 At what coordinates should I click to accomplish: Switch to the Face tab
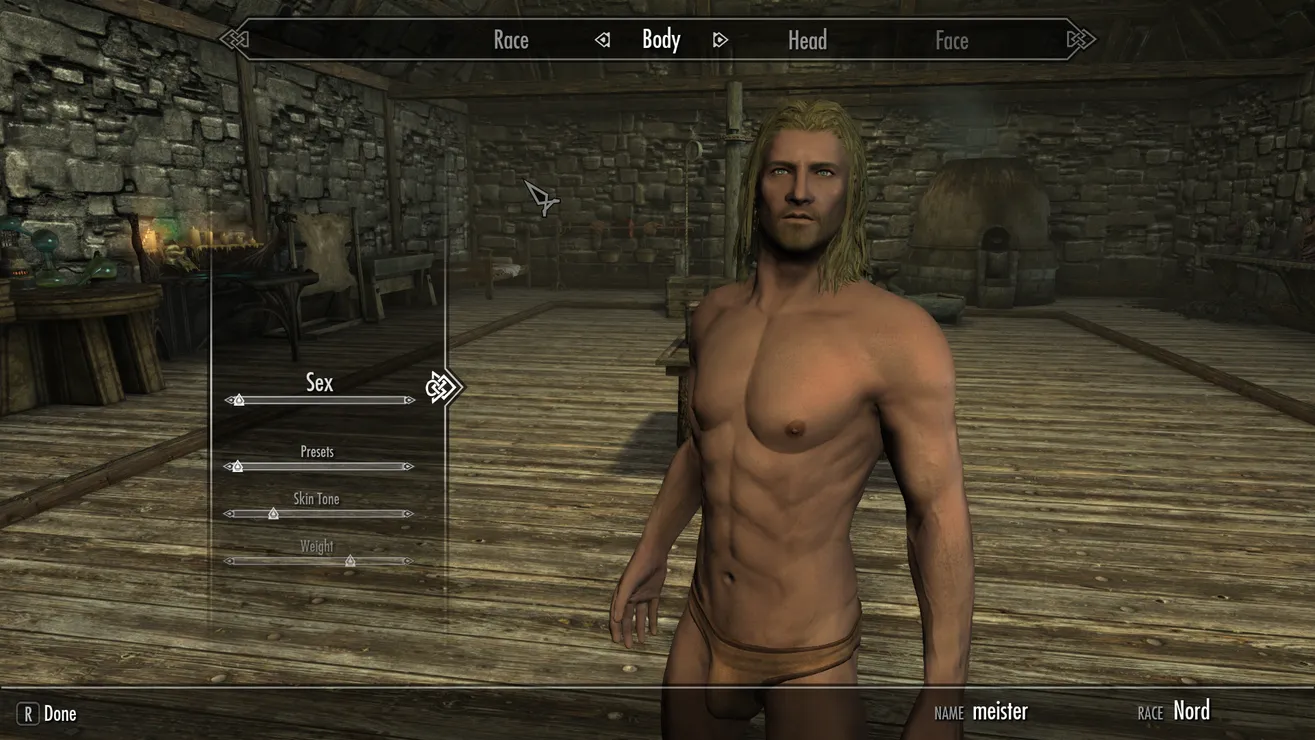(951, 41)
